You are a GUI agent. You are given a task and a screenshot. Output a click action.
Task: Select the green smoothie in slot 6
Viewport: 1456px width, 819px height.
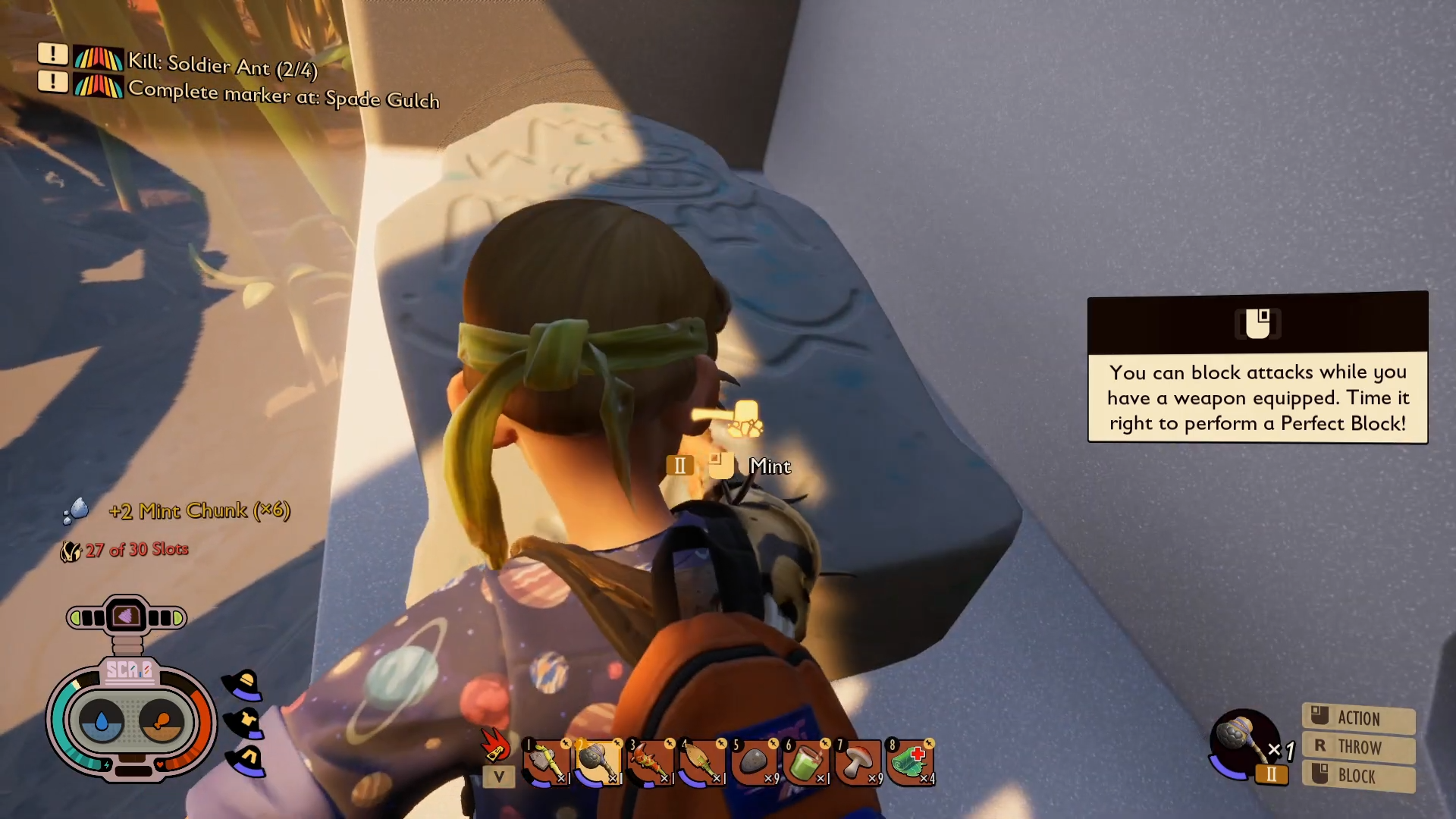805,762
